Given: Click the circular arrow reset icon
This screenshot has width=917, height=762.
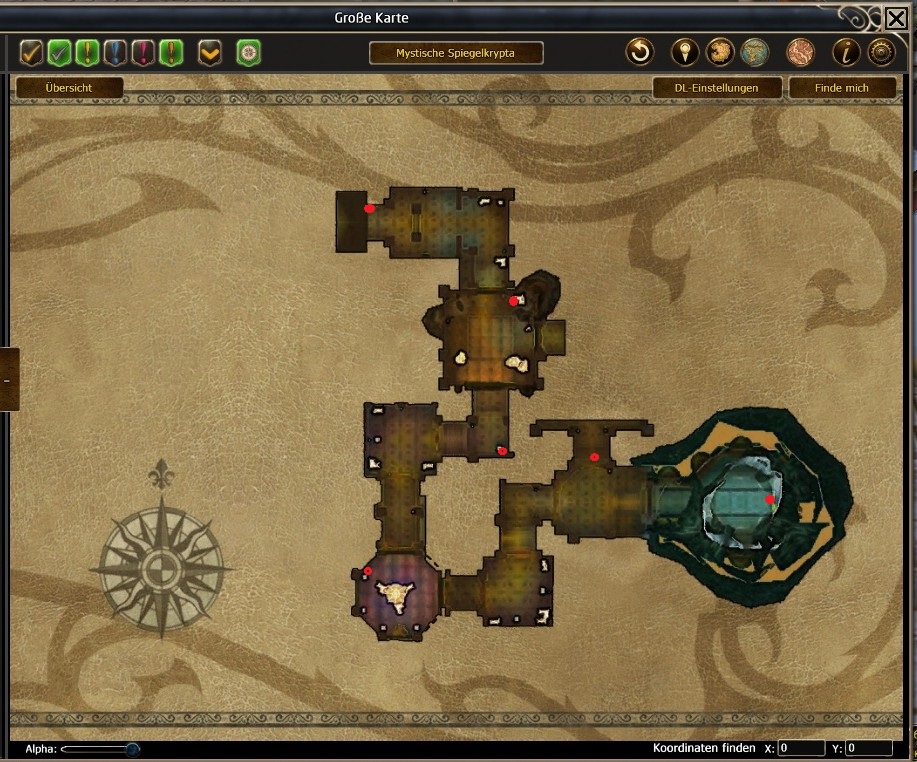Looking at the screenshot, I should [640, 52].
